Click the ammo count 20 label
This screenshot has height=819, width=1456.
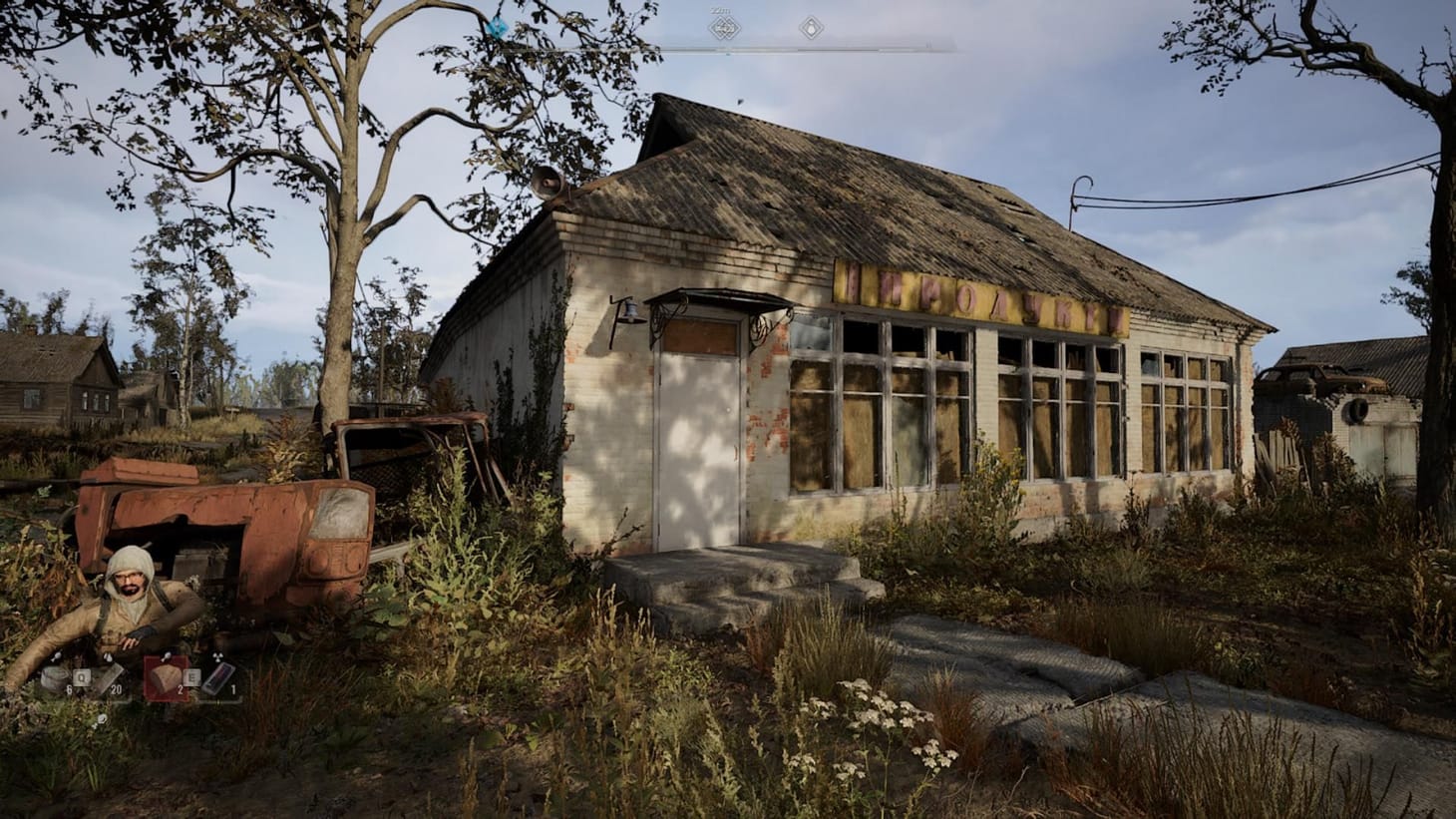point(117,689)
